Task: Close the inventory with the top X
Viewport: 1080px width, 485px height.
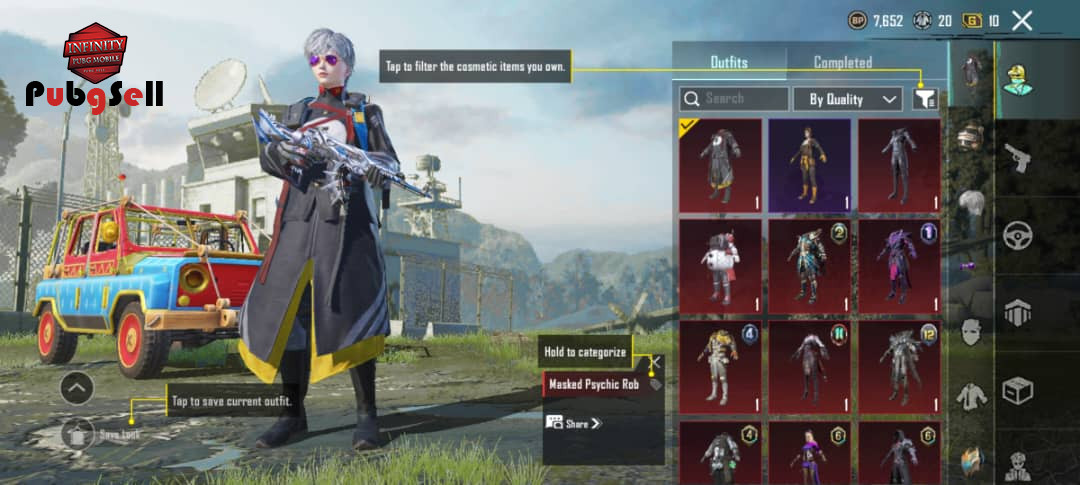Action: click(x=1022, y=20)
